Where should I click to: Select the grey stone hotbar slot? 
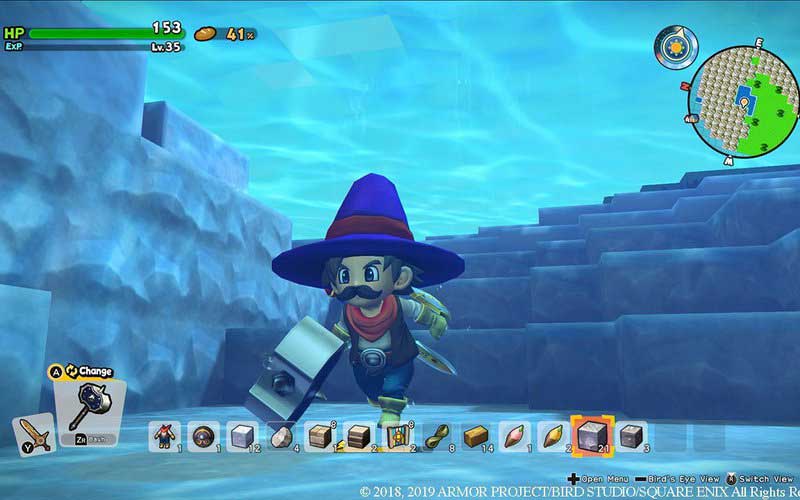pyautogui.click(x=280, y=435)
